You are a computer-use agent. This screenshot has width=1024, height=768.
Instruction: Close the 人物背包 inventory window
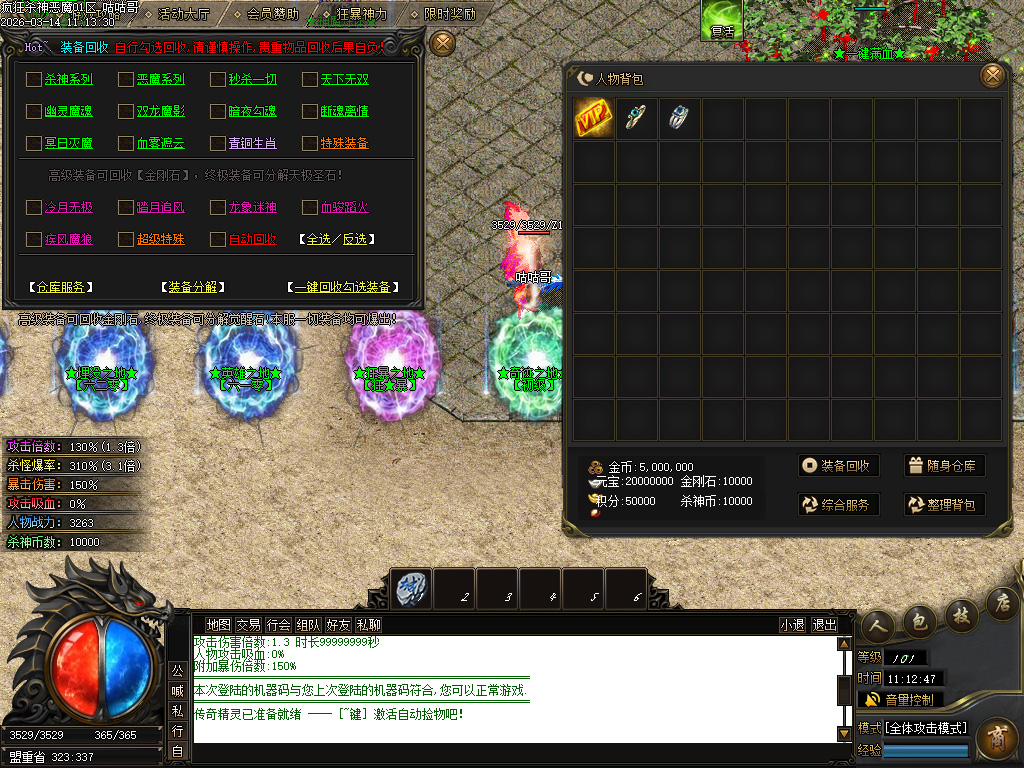point(992,76)
